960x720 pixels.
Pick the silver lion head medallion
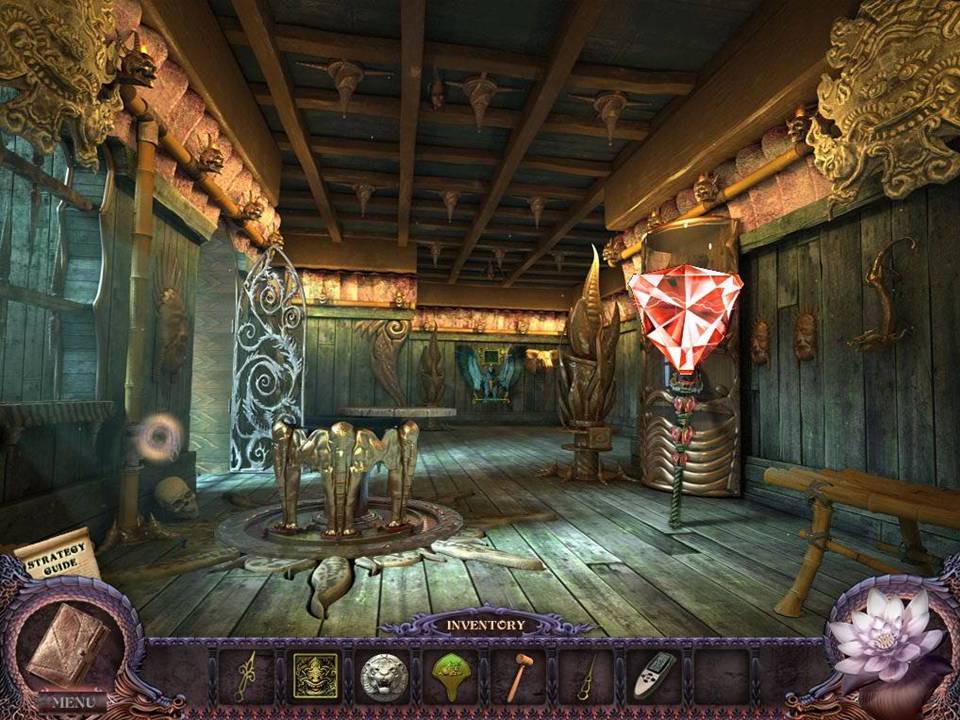(x=384, y=676)
